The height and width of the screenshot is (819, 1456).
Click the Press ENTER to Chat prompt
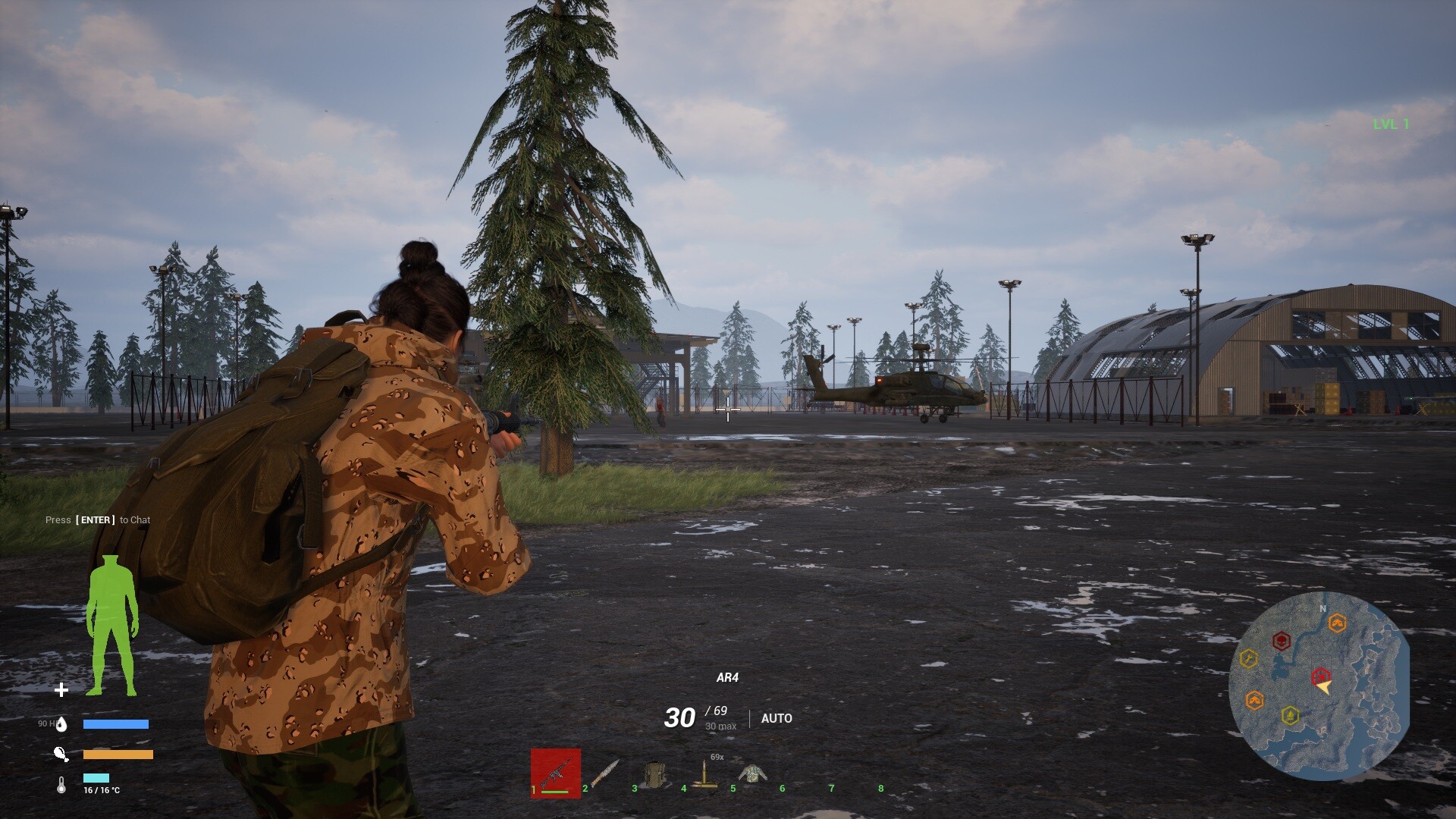(x=97, y=519)
